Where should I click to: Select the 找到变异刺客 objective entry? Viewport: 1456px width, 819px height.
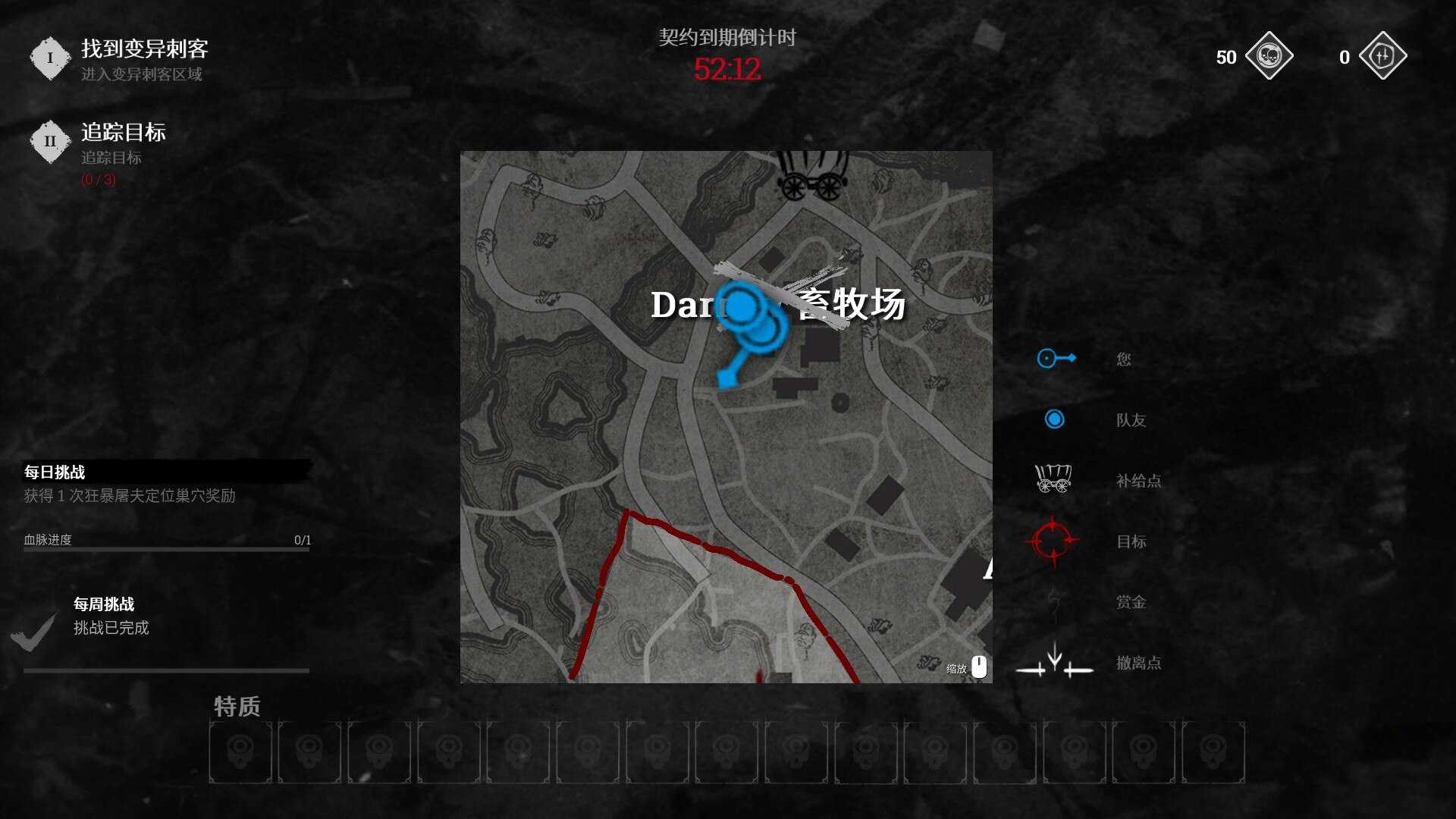tap(143, 50)
